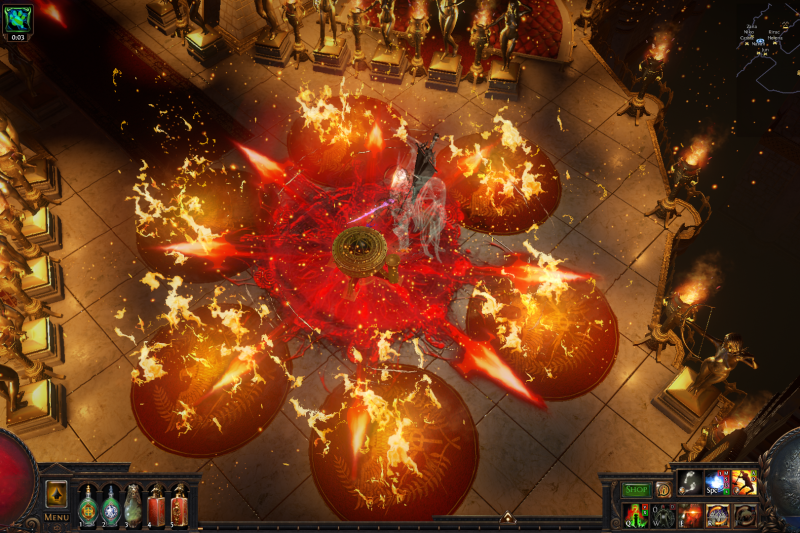Activate the green glowing Q skill

[637, 515]
